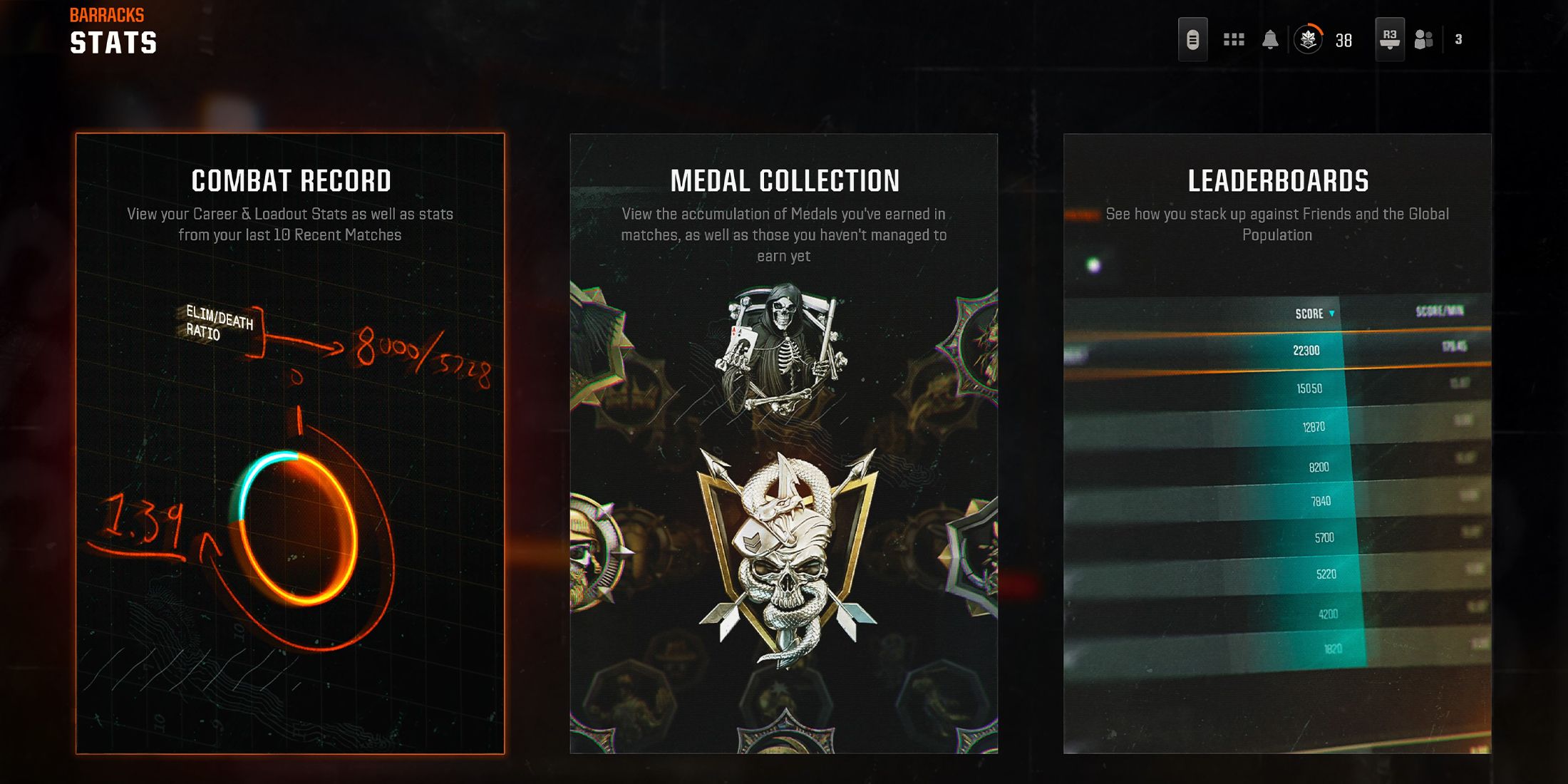Open the friends and social icon

click(1423, 40)
